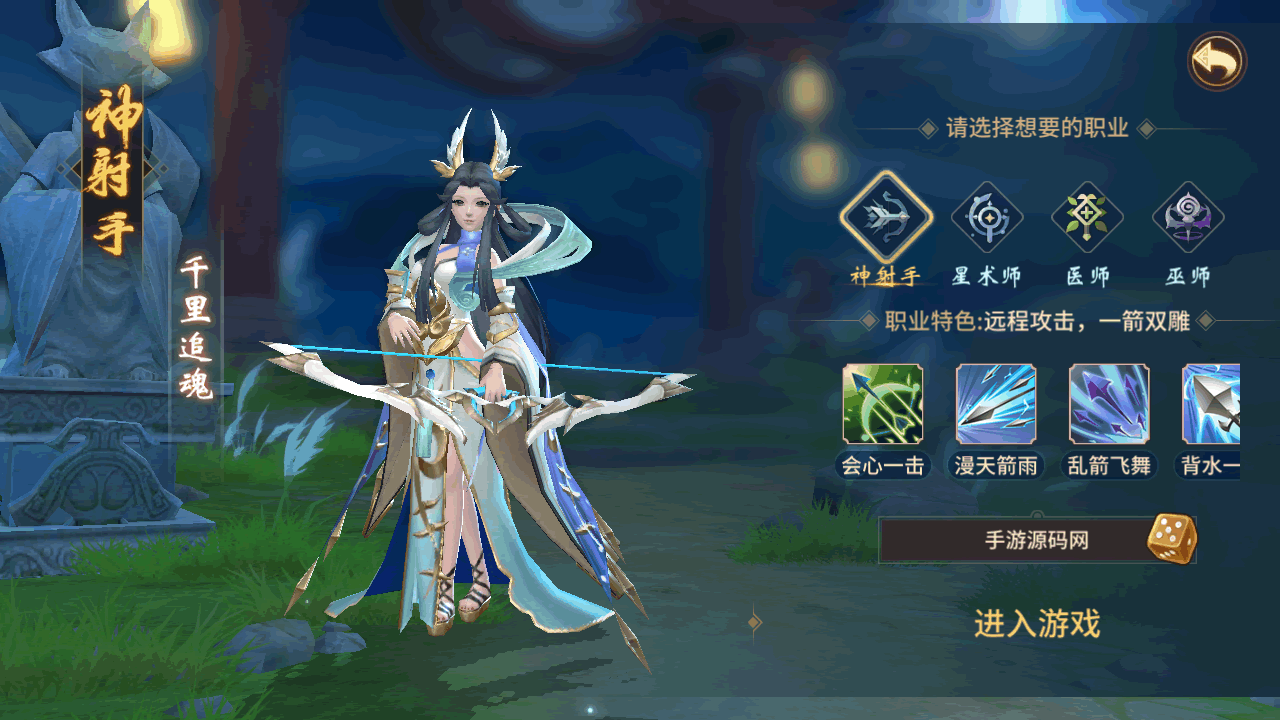This screenshot has height=720, width=1280.
Task: Show the 漫天箭雨 skill details
Action: pos(995,404)
